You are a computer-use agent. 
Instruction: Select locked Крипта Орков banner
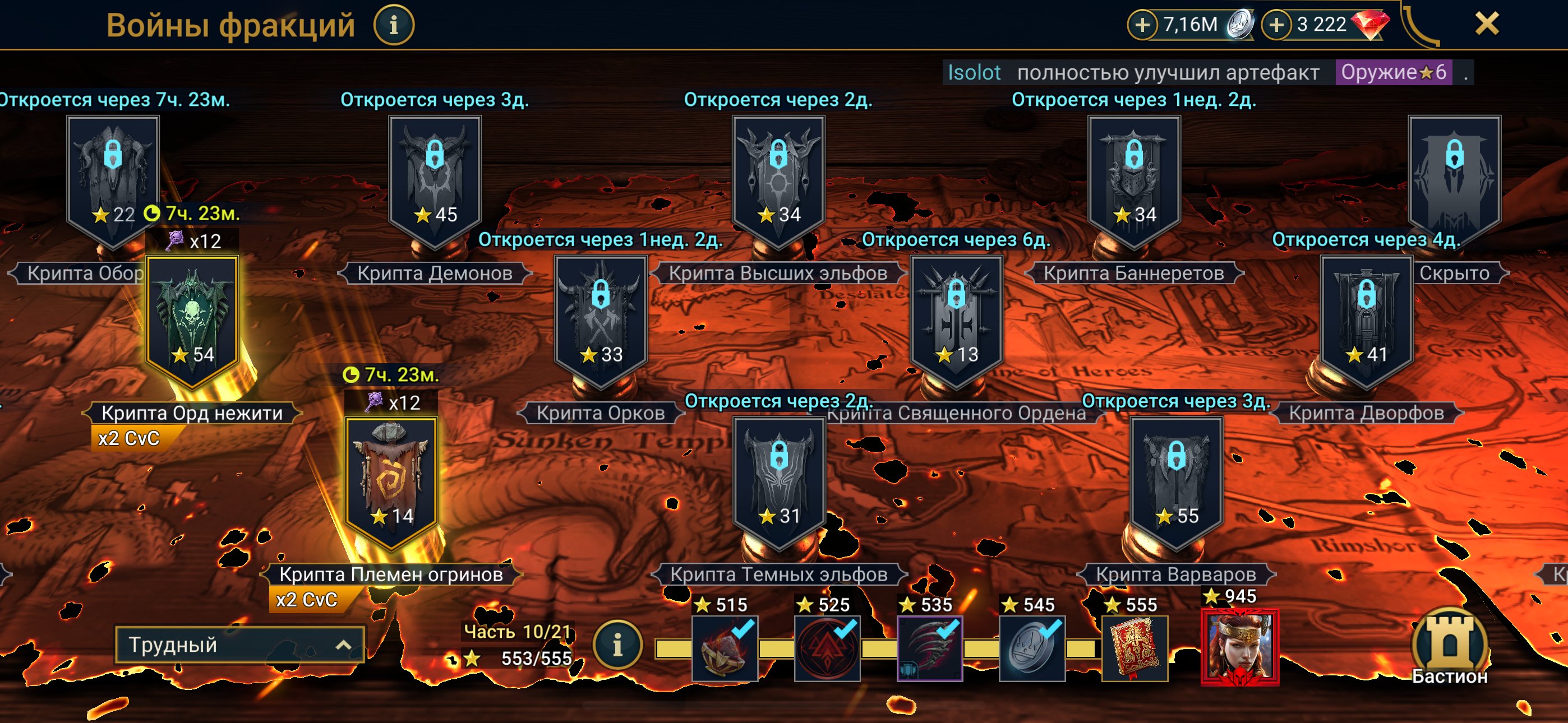600,319
